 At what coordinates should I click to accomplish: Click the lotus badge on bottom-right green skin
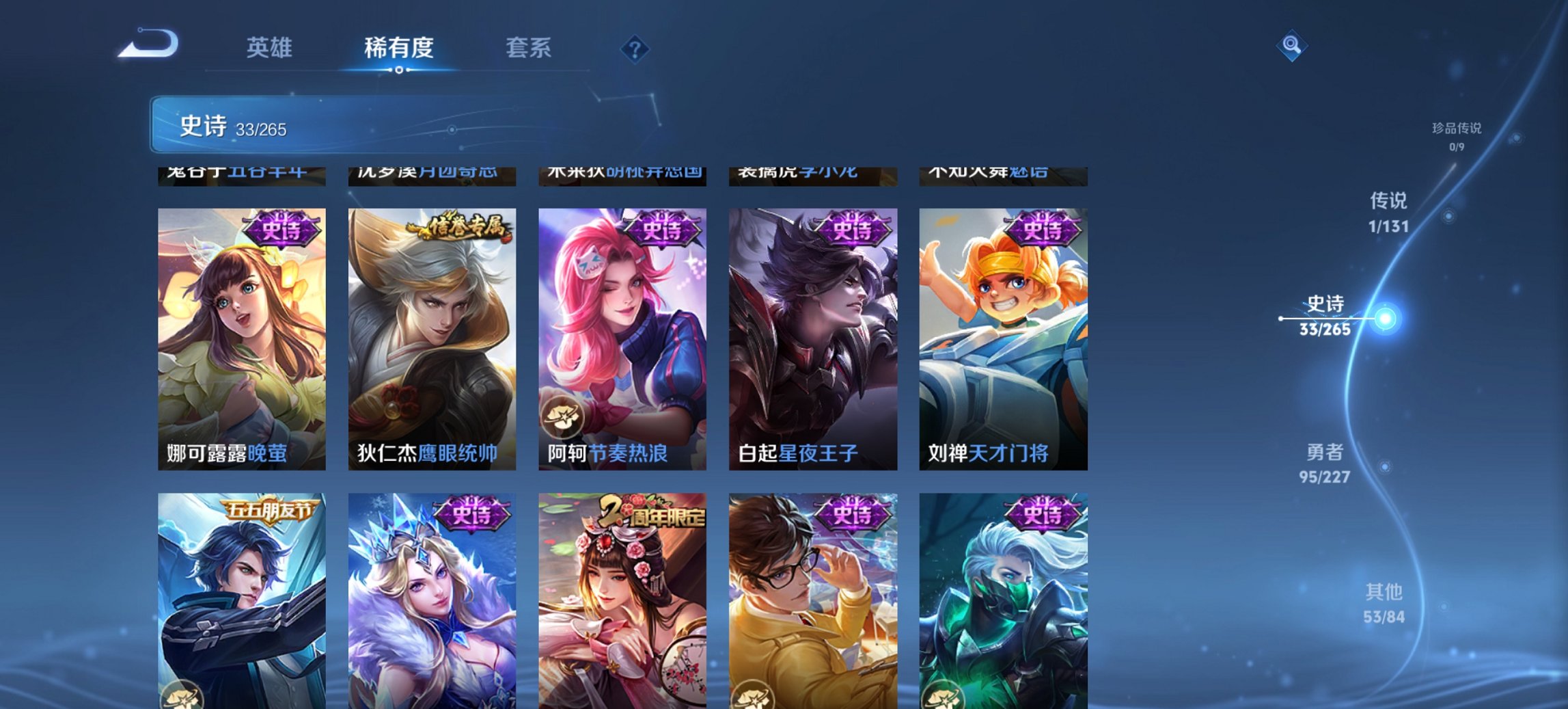tap(943, 696)
